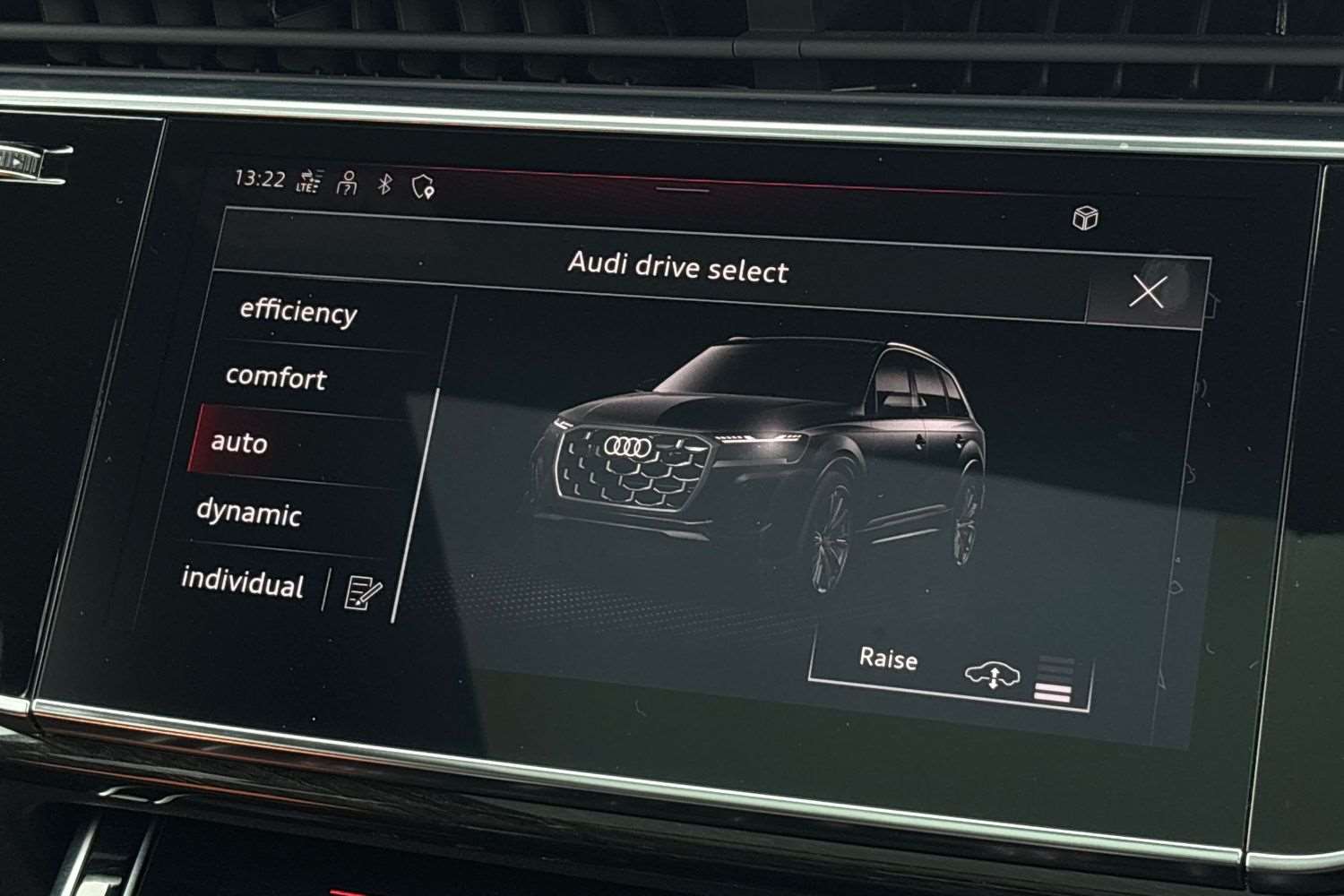Screen dimensions: 1344x896
Task: Tap the 13:22 clock display
Action: (260, 178)
